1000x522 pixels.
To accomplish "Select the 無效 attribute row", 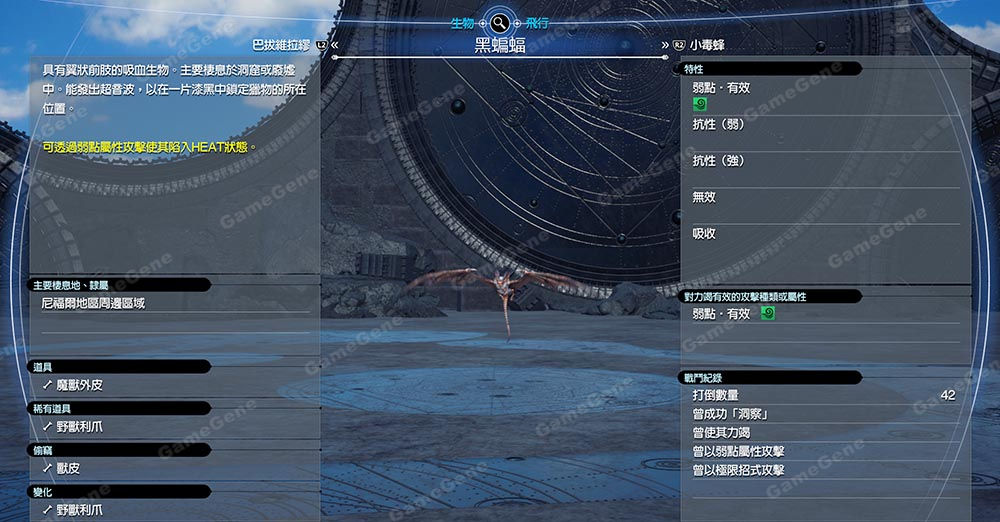I will point(705,197).
